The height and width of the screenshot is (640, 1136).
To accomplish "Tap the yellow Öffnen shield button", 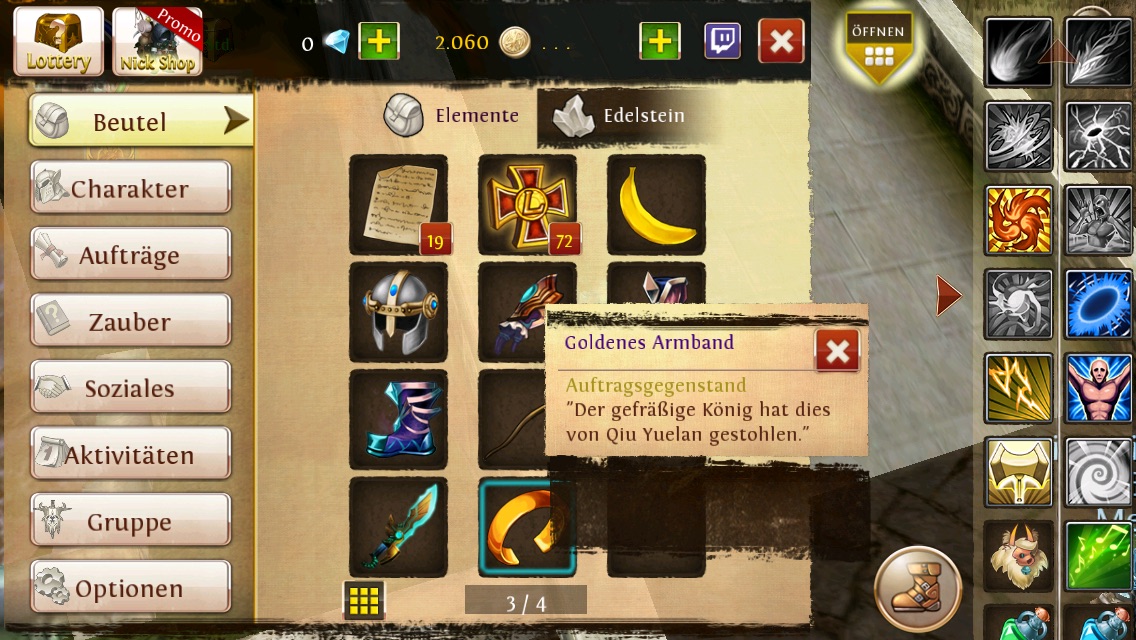I will click(x=879, y=46).
